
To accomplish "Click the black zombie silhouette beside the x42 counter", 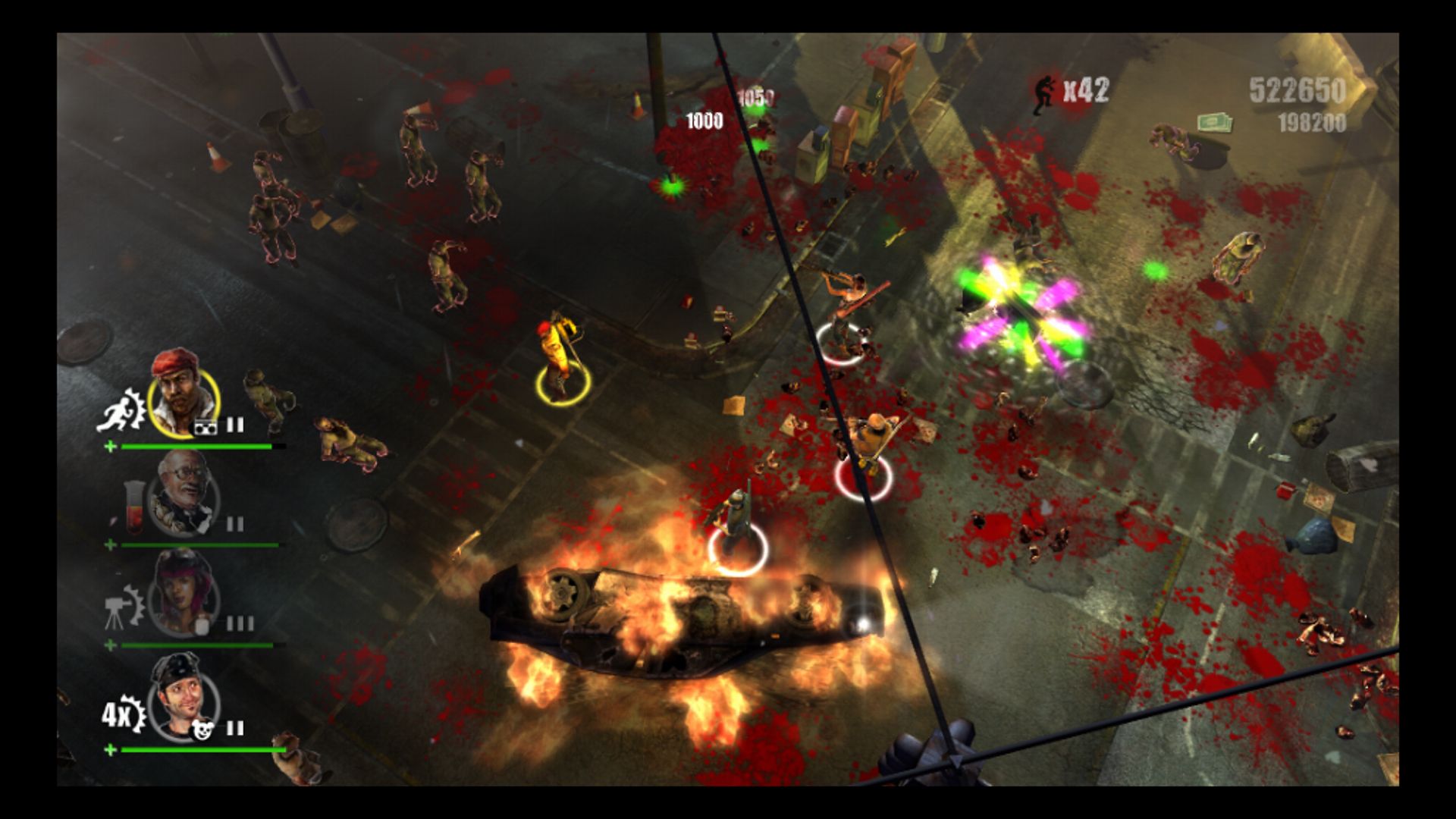I will (x=1043, y=93).
